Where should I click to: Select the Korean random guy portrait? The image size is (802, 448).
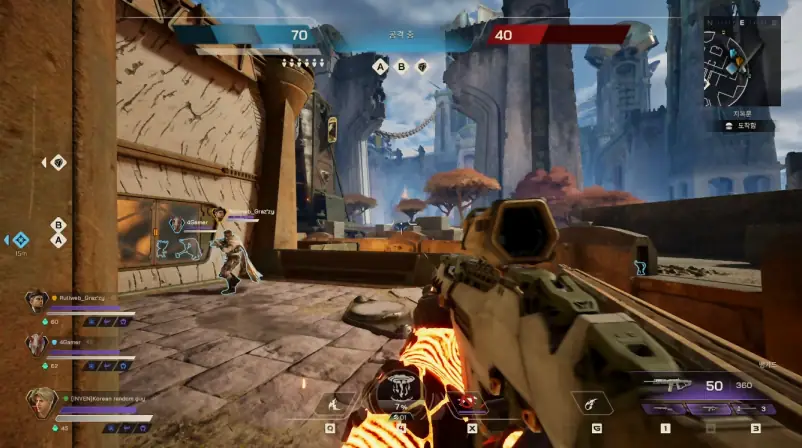pos(40,401)
